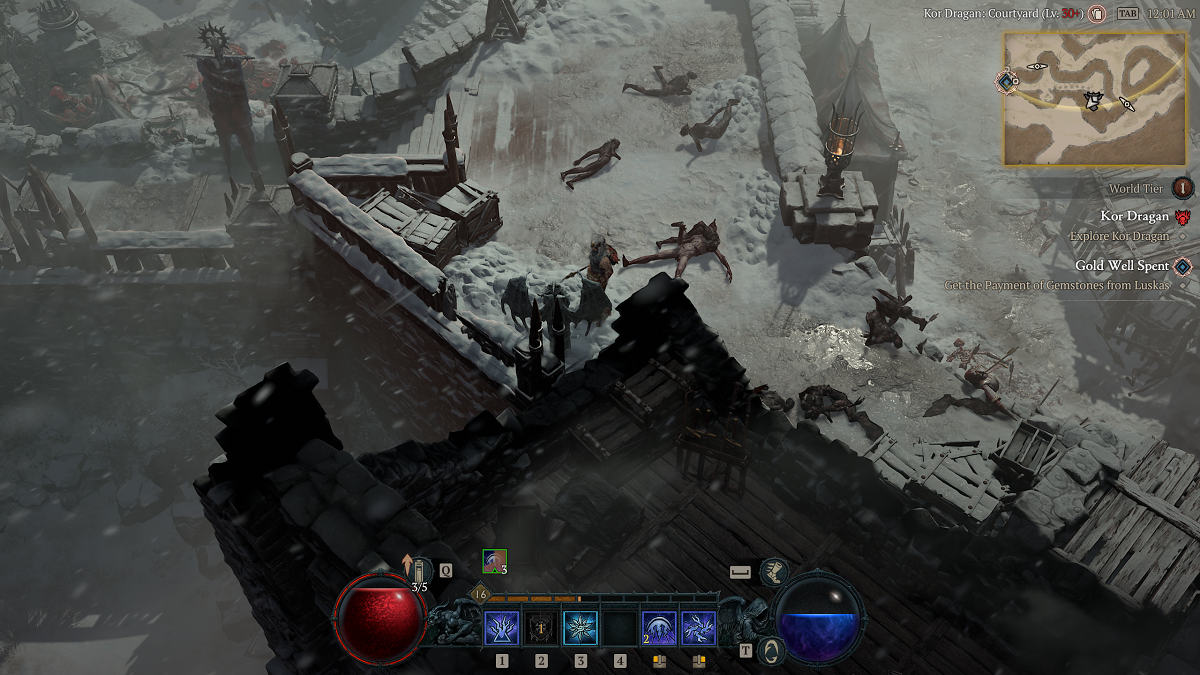Select the Kor Dragan quest tracker

click(1134, 216)
